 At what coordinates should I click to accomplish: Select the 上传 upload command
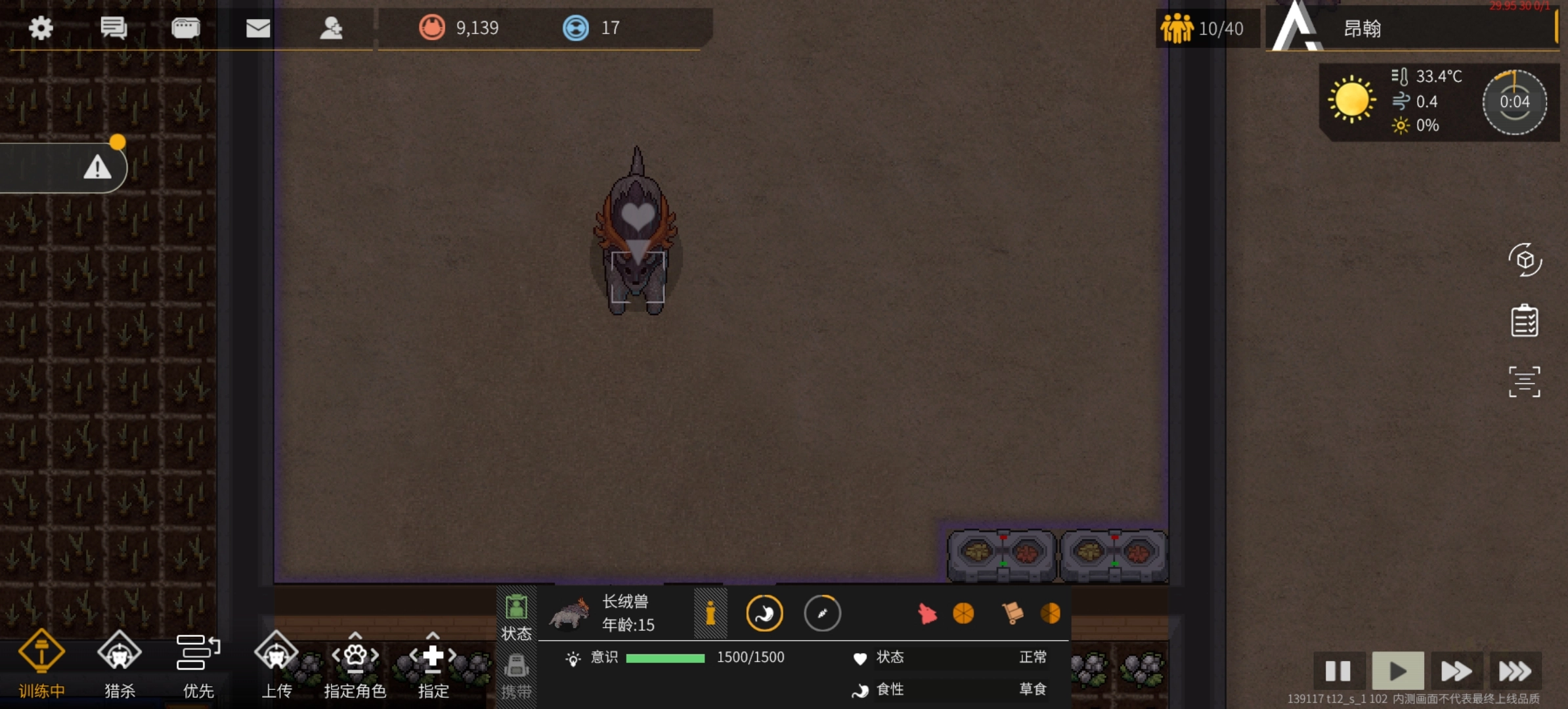pyautogui.click(x=276, y=664)
